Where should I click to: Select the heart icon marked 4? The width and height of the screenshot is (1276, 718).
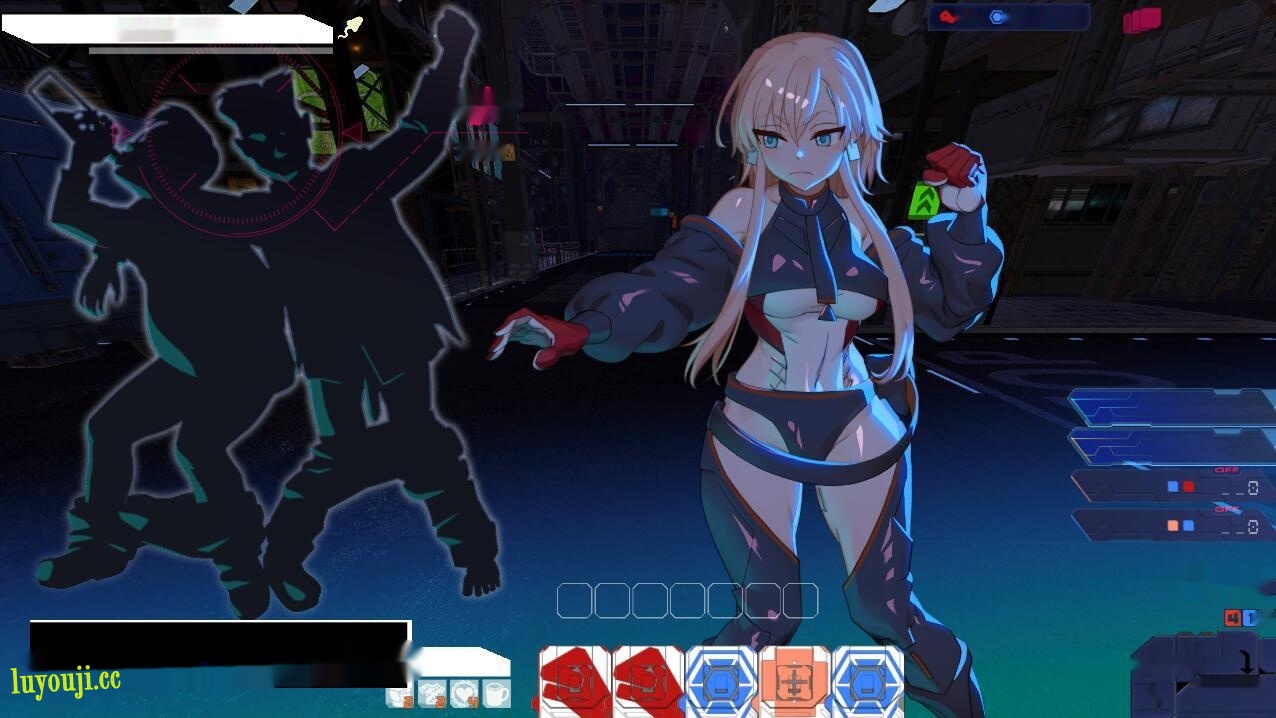[x=464, y=692]
